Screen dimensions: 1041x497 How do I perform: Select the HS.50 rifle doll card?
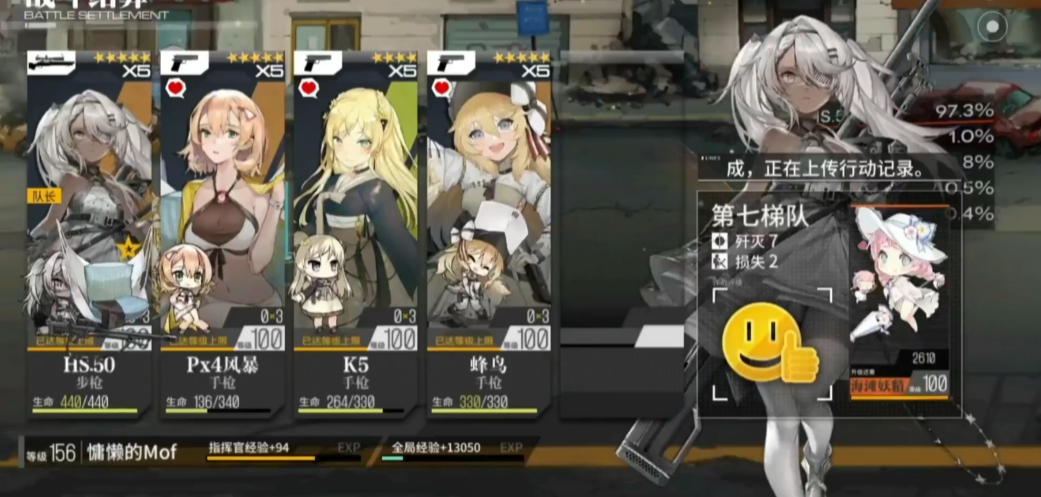(89, 230)
